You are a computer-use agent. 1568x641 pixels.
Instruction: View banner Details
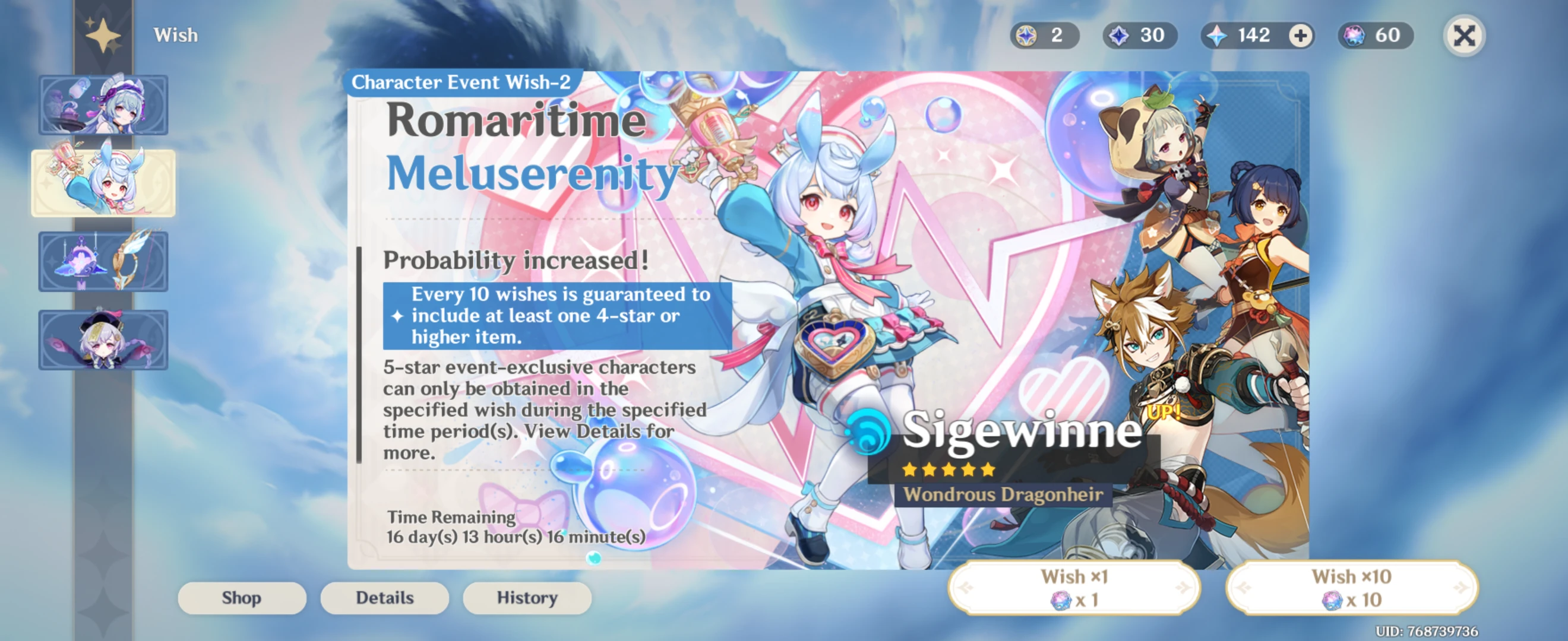384,598
